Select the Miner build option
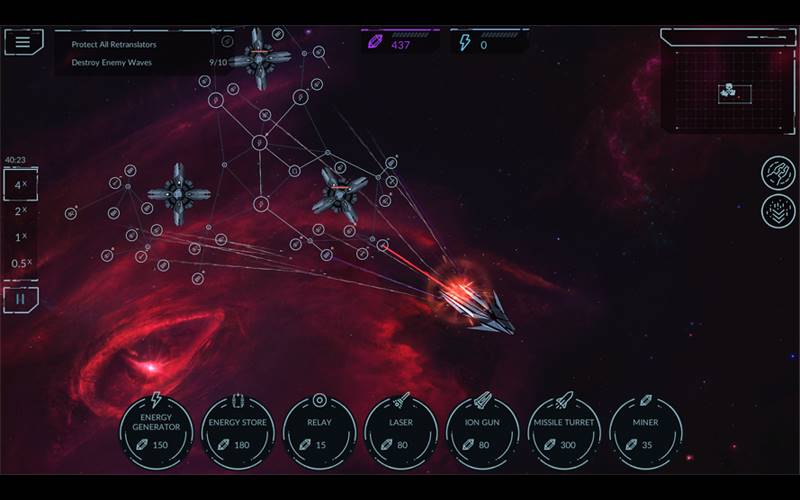Screen dimensions: 800x500 [x=646, y=431]
